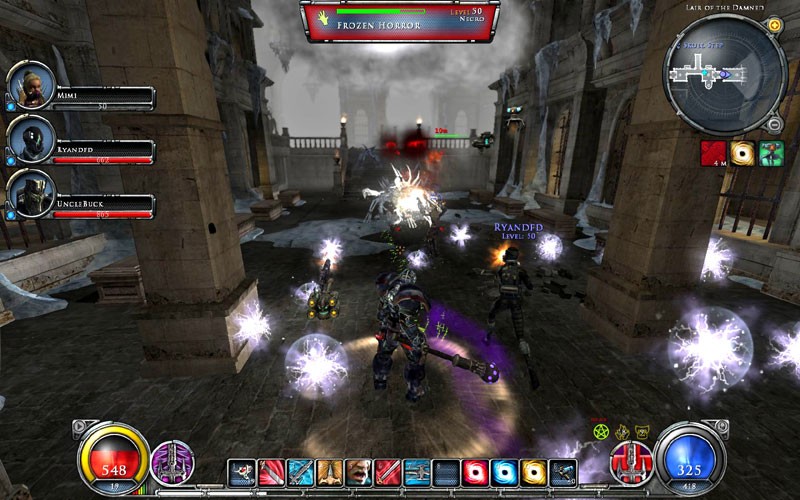The height and width of the screenshot is (500, 800).
Task: Click the yellow vortex buff icon under the minimap
Action: pos(742,153)
